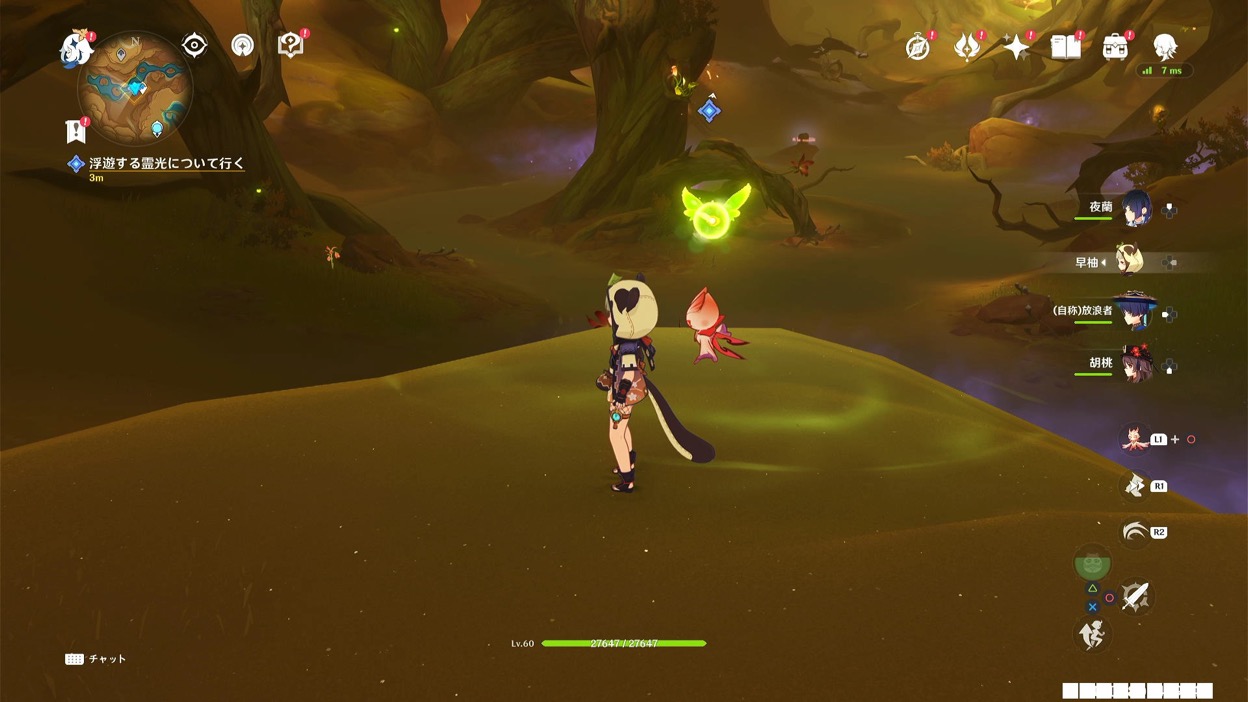Image resolution: width=1248 pixels, height=702 pixels.
Task: Open the four-point star wish icon
Action: [x=1016, y=47]
